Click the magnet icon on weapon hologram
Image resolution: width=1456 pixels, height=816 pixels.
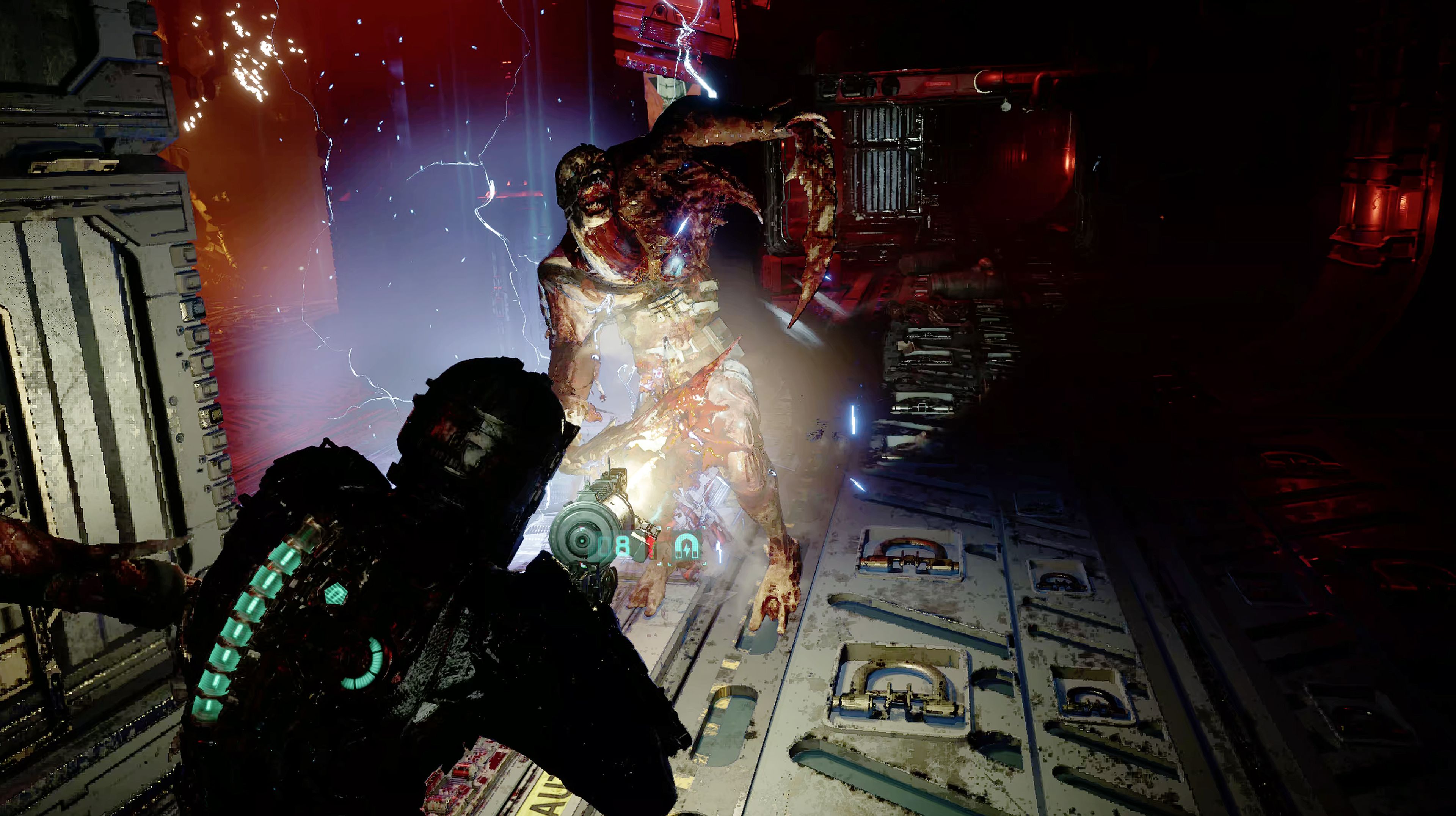click(687, 546)
